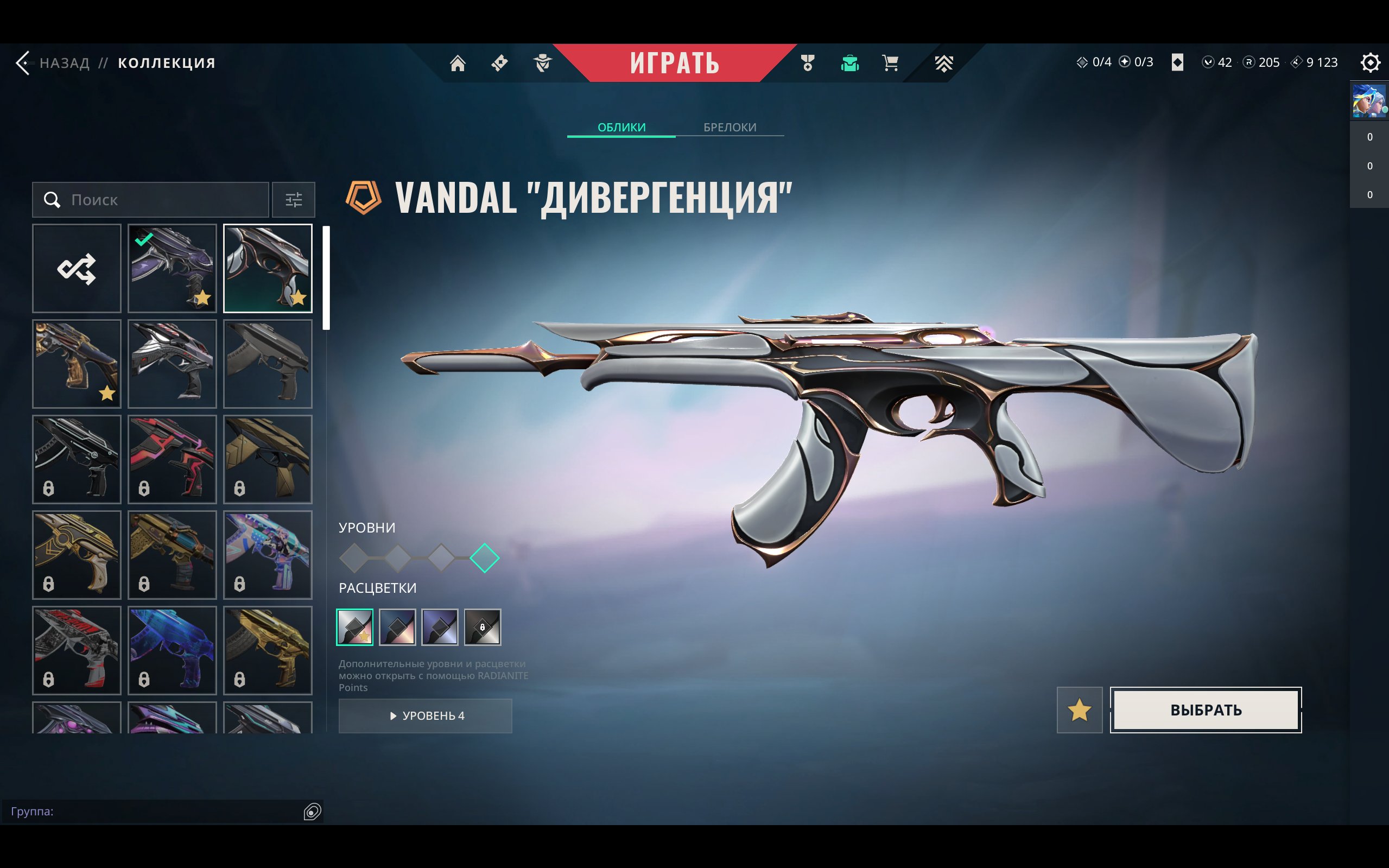The height and width of the screenshot is (868, 1389).
Task: Switch to the БРЕЛОКИ tab
Action: 730,127
